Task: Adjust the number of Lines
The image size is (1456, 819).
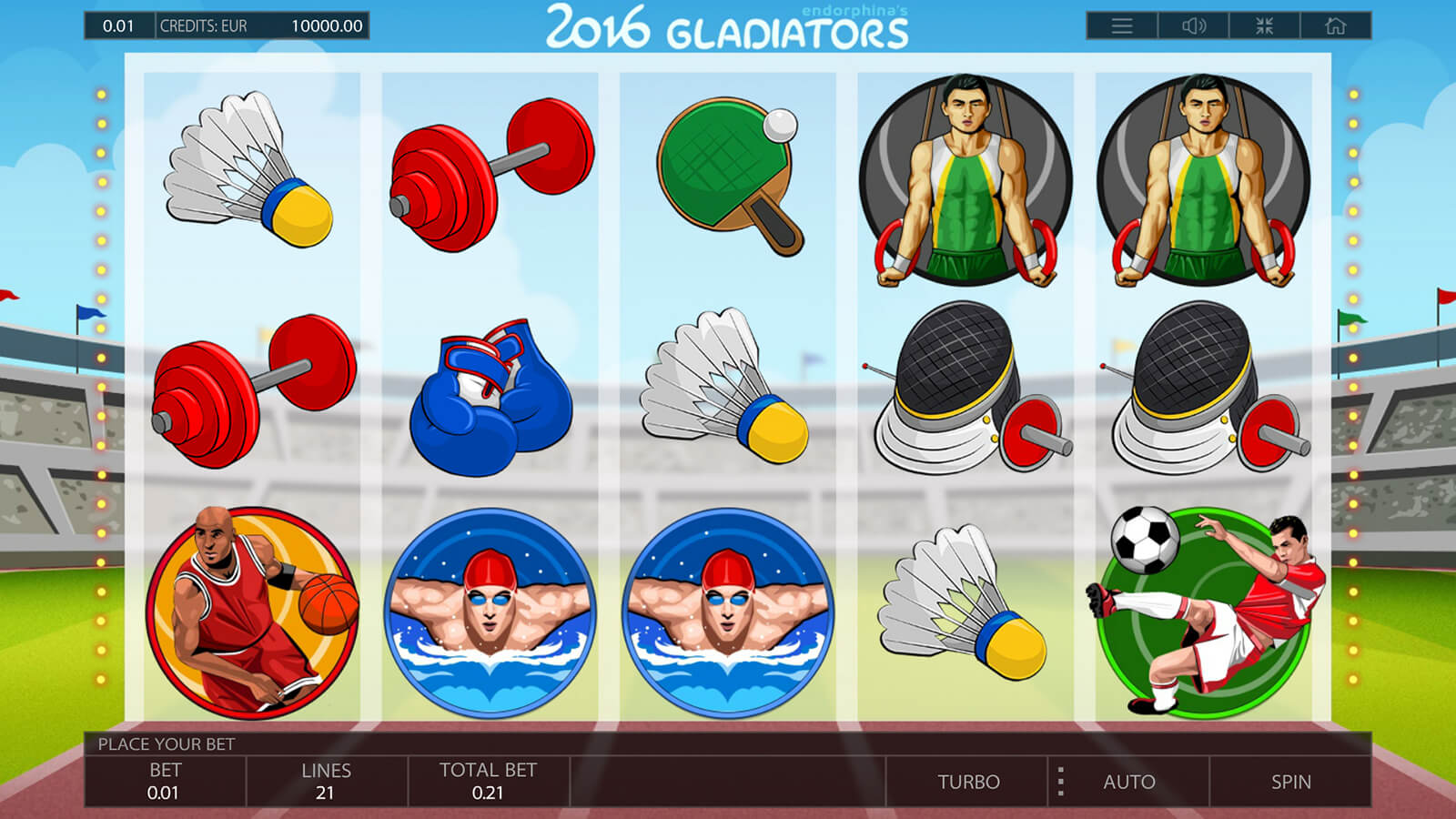Action: [326, 781]
